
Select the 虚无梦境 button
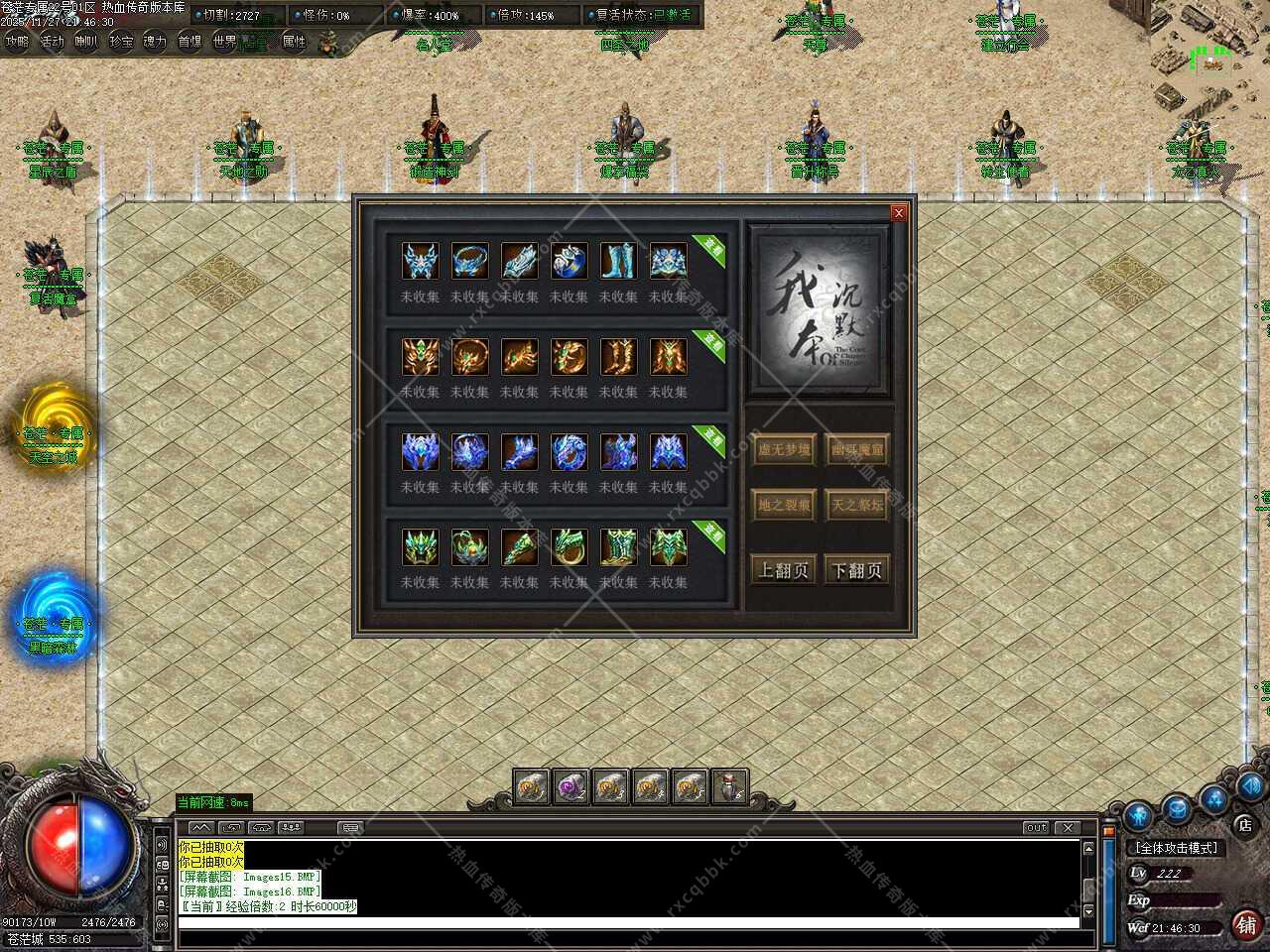(x=784, y=450)
